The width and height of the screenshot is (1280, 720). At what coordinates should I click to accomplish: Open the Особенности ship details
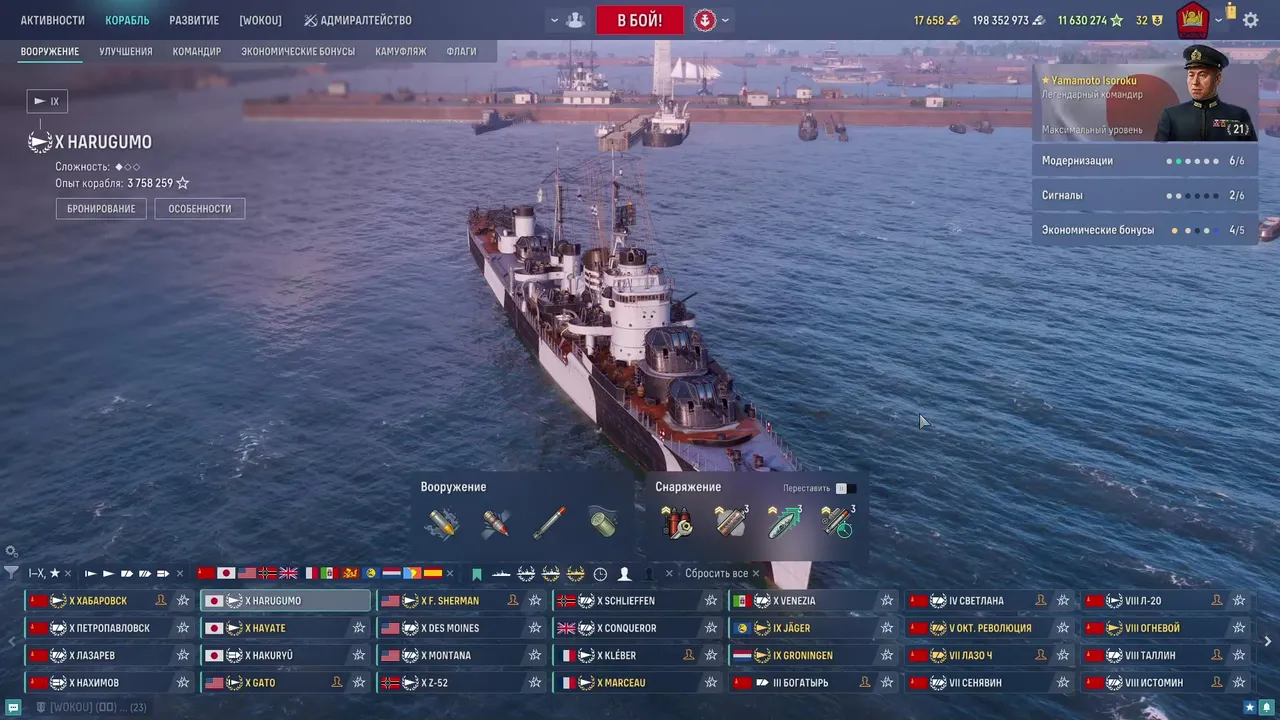tap(199, 209)
